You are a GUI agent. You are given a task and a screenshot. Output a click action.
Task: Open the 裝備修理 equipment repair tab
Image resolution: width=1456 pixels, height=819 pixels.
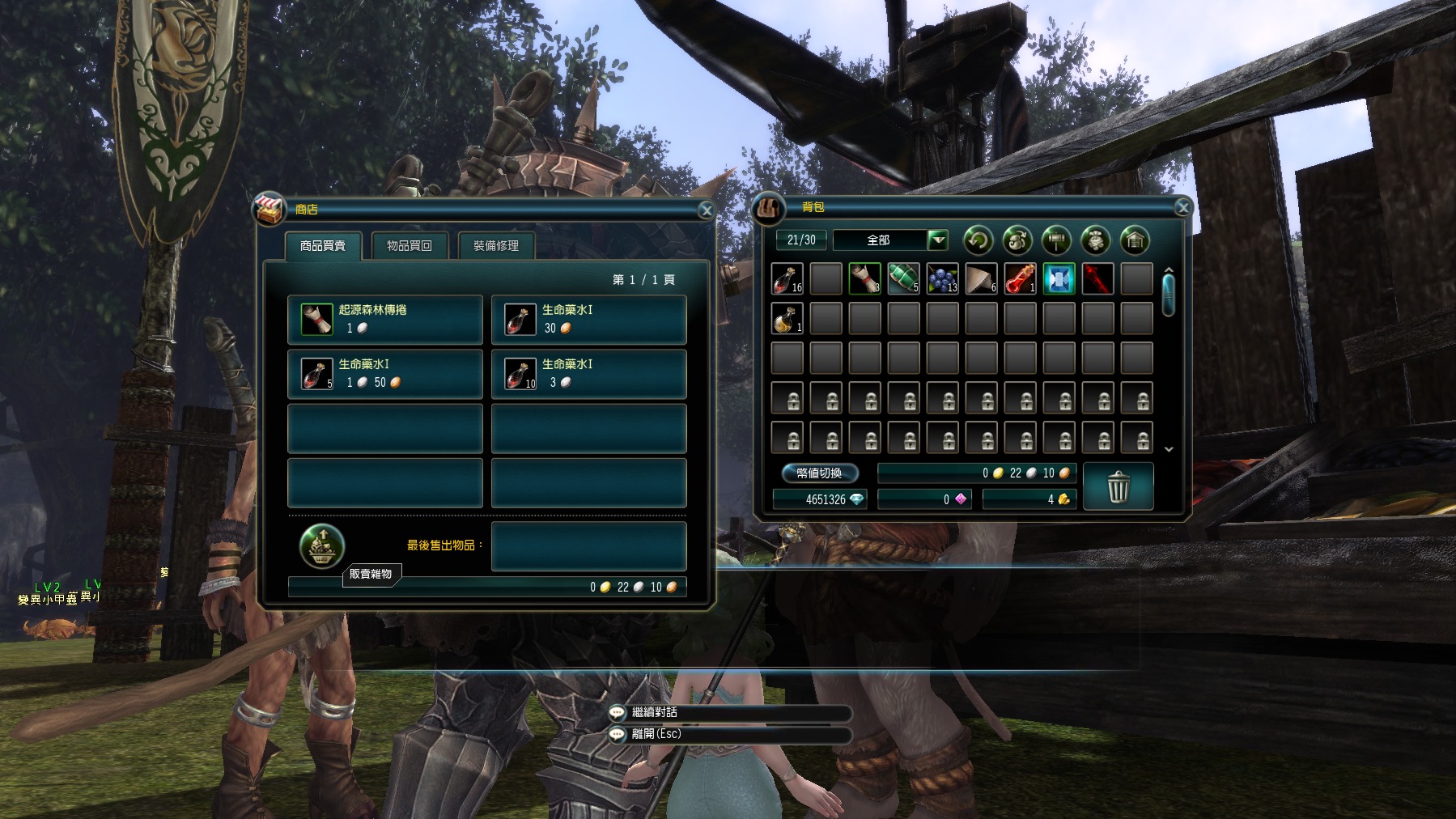point(495,246)
